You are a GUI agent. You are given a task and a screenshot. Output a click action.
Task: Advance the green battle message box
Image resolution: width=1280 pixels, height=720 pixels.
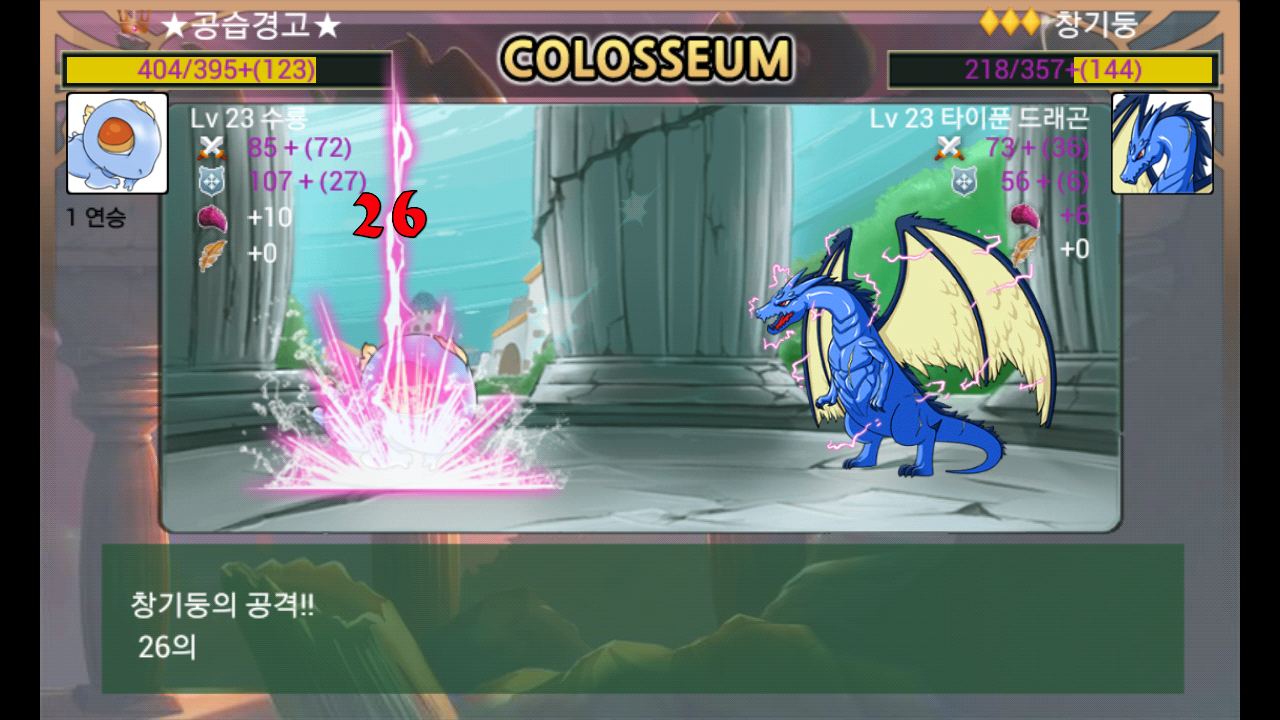[x=642, y=618]
